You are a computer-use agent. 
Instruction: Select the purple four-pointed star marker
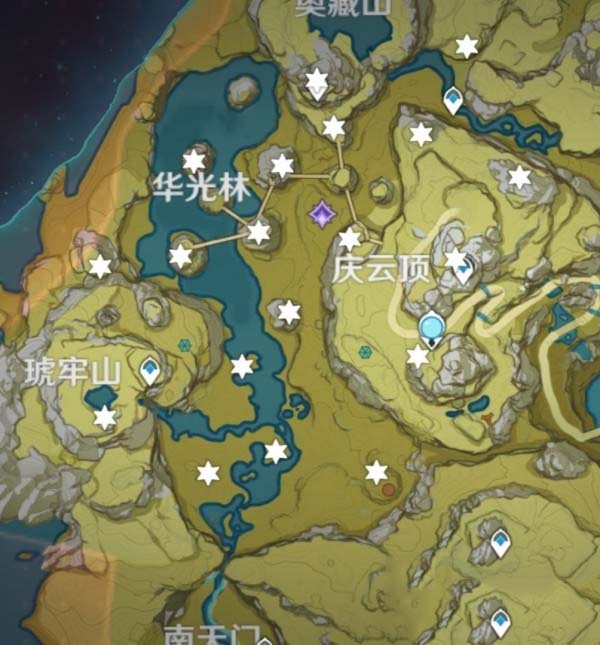[x=322, y=213]
